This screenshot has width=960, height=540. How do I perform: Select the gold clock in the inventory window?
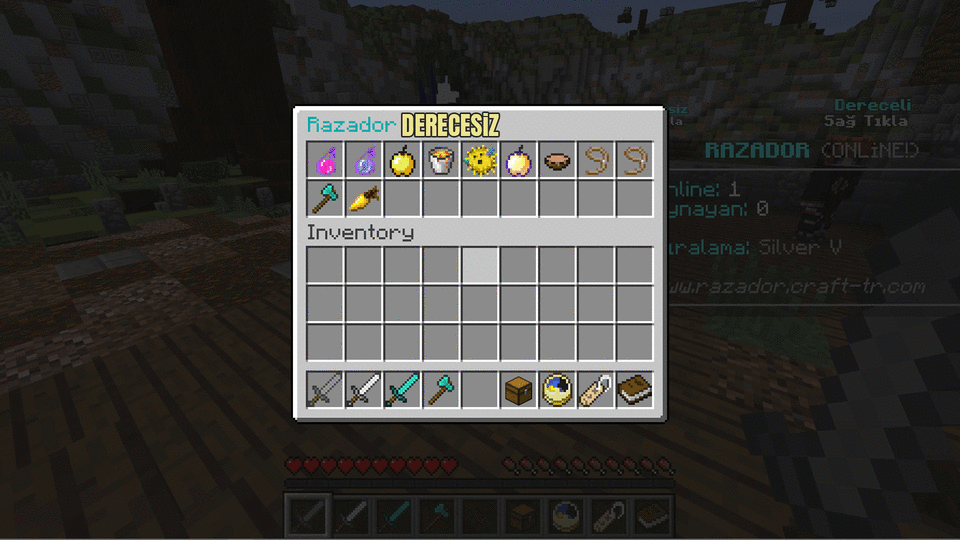point(557,389)
